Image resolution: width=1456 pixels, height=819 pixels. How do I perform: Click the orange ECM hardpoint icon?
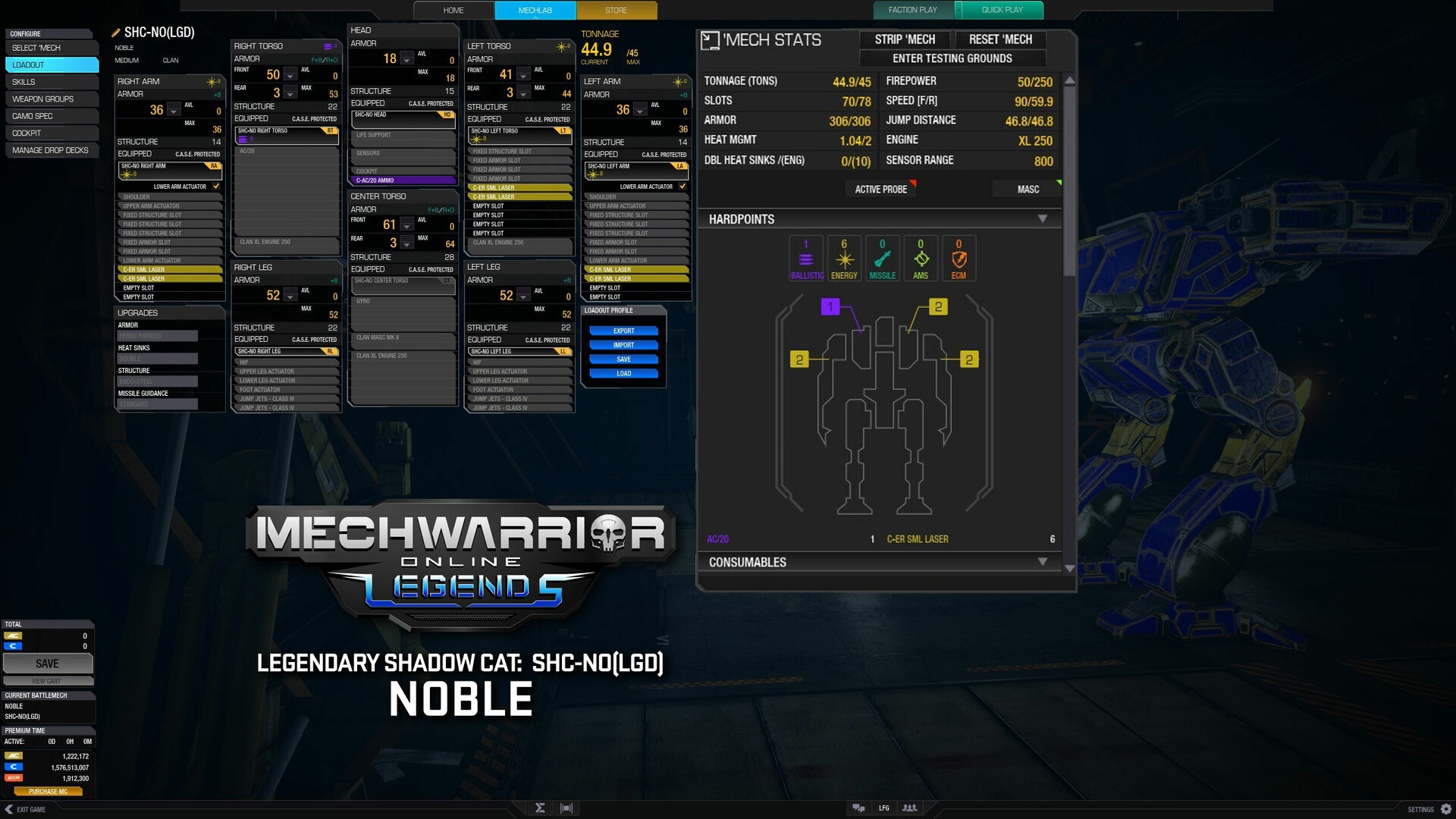(x=959, y=258)
